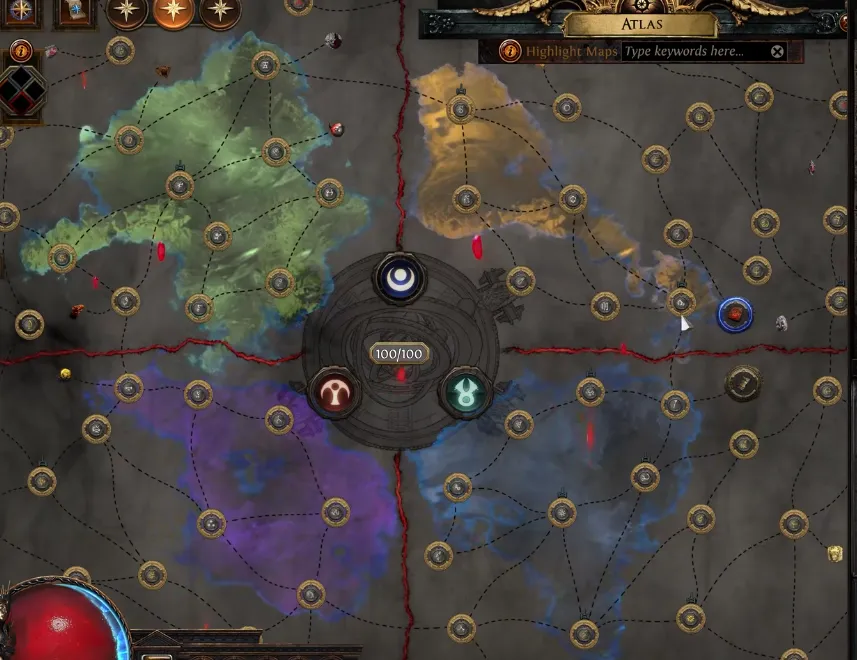Select the yellow skull marker at the right edge
The image size is (857, 660).
coord(836,553)
